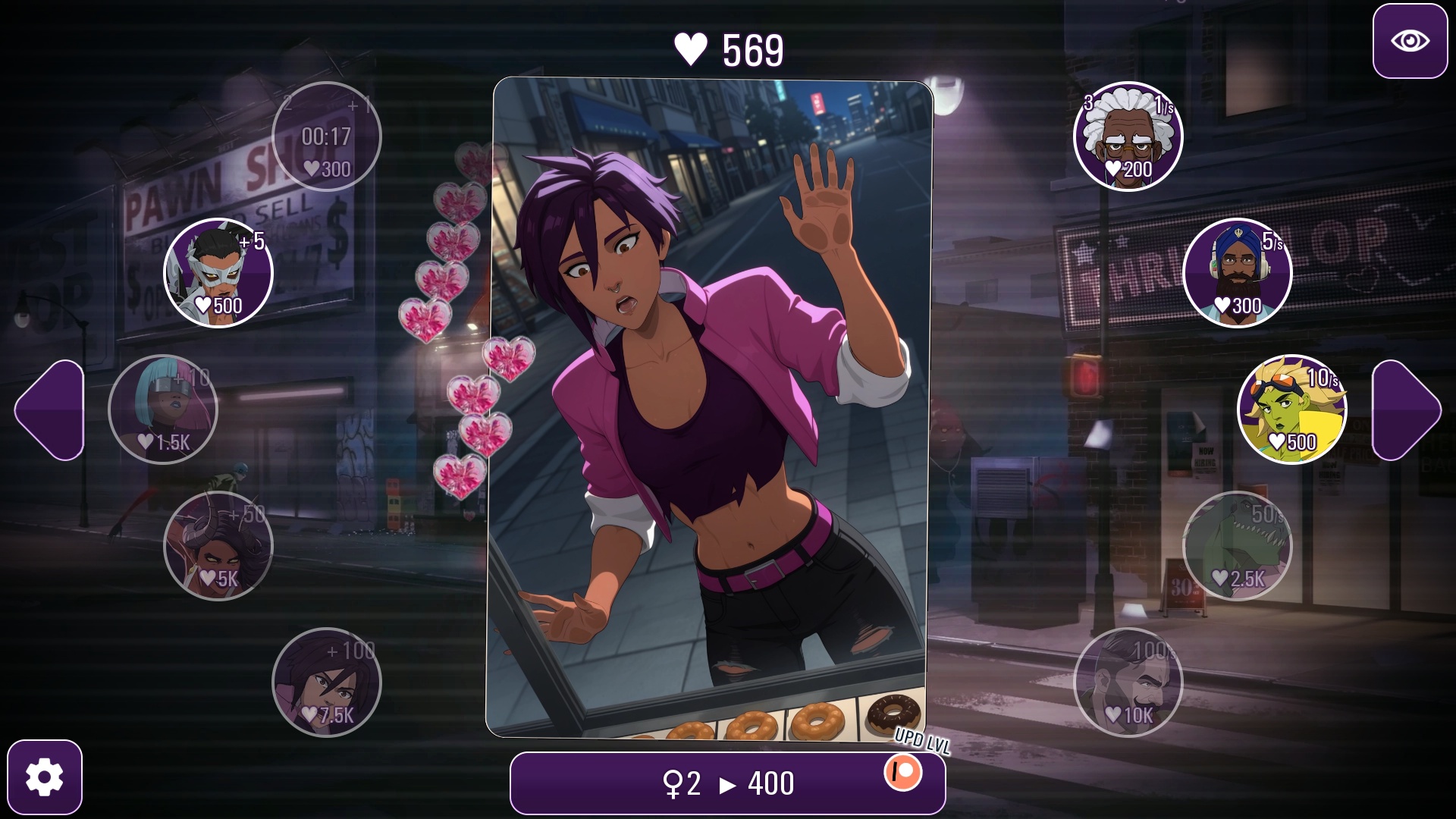Choose the green-skinned blonde character upgrade
Viewport: 1456px width, 819px height.
[x=1291, y=409]
